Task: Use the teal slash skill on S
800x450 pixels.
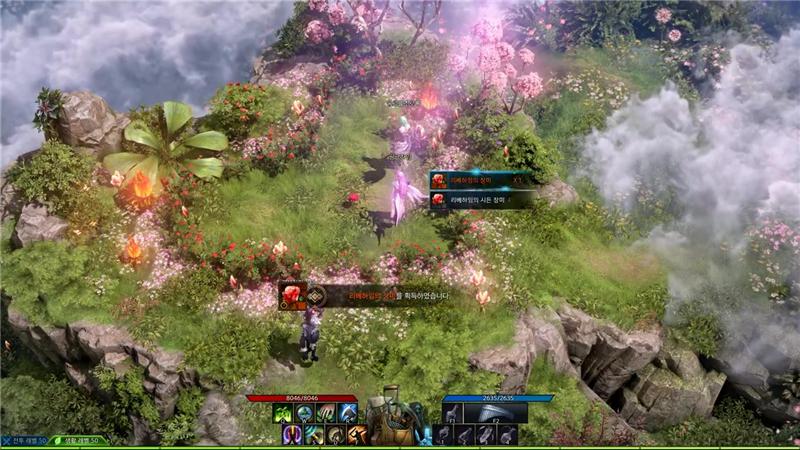Action: 314,434
